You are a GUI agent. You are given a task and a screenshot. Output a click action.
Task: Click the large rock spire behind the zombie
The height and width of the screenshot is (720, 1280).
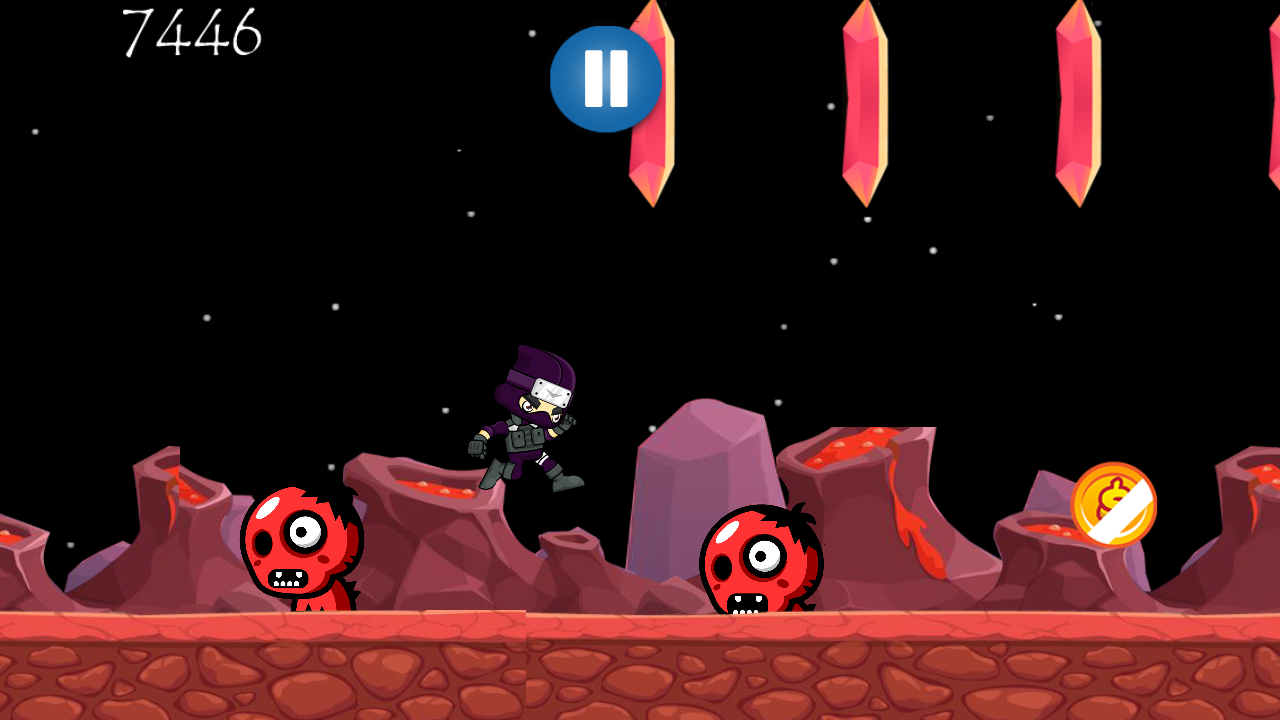tap(700, 470)
